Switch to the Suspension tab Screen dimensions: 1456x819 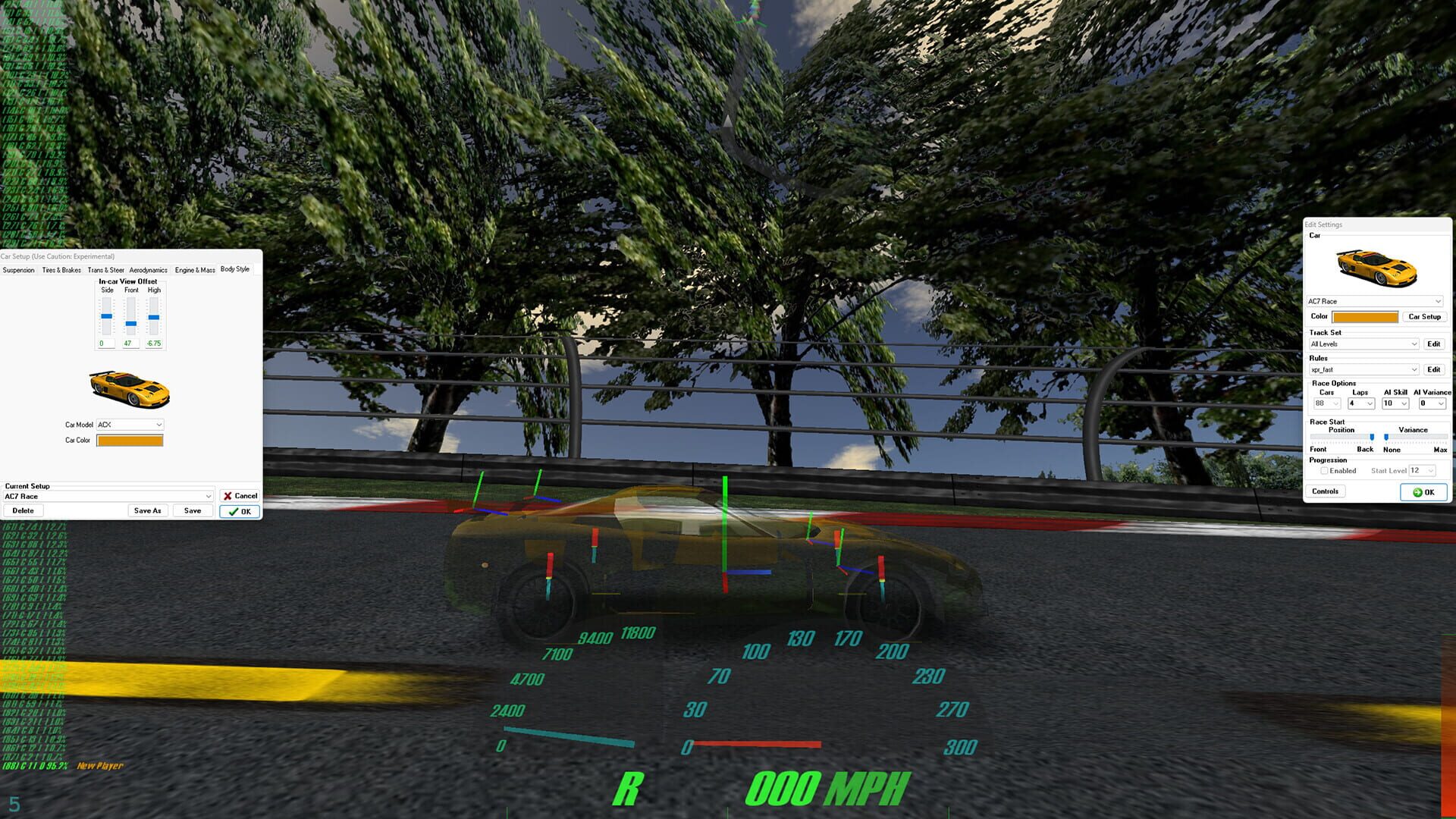(x=18, y=269)
